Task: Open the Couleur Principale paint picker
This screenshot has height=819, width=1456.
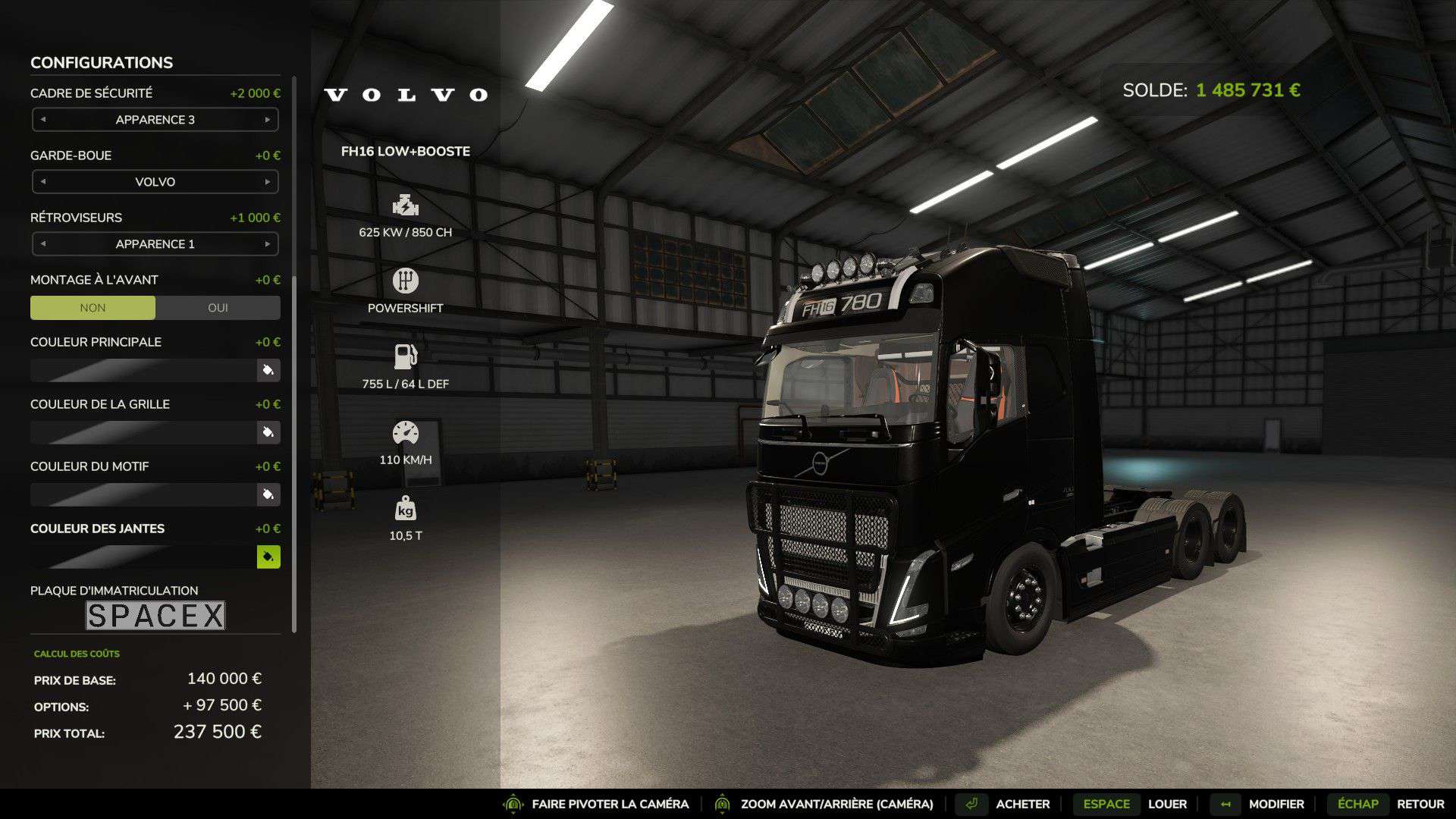Action: tap(268, 370)
